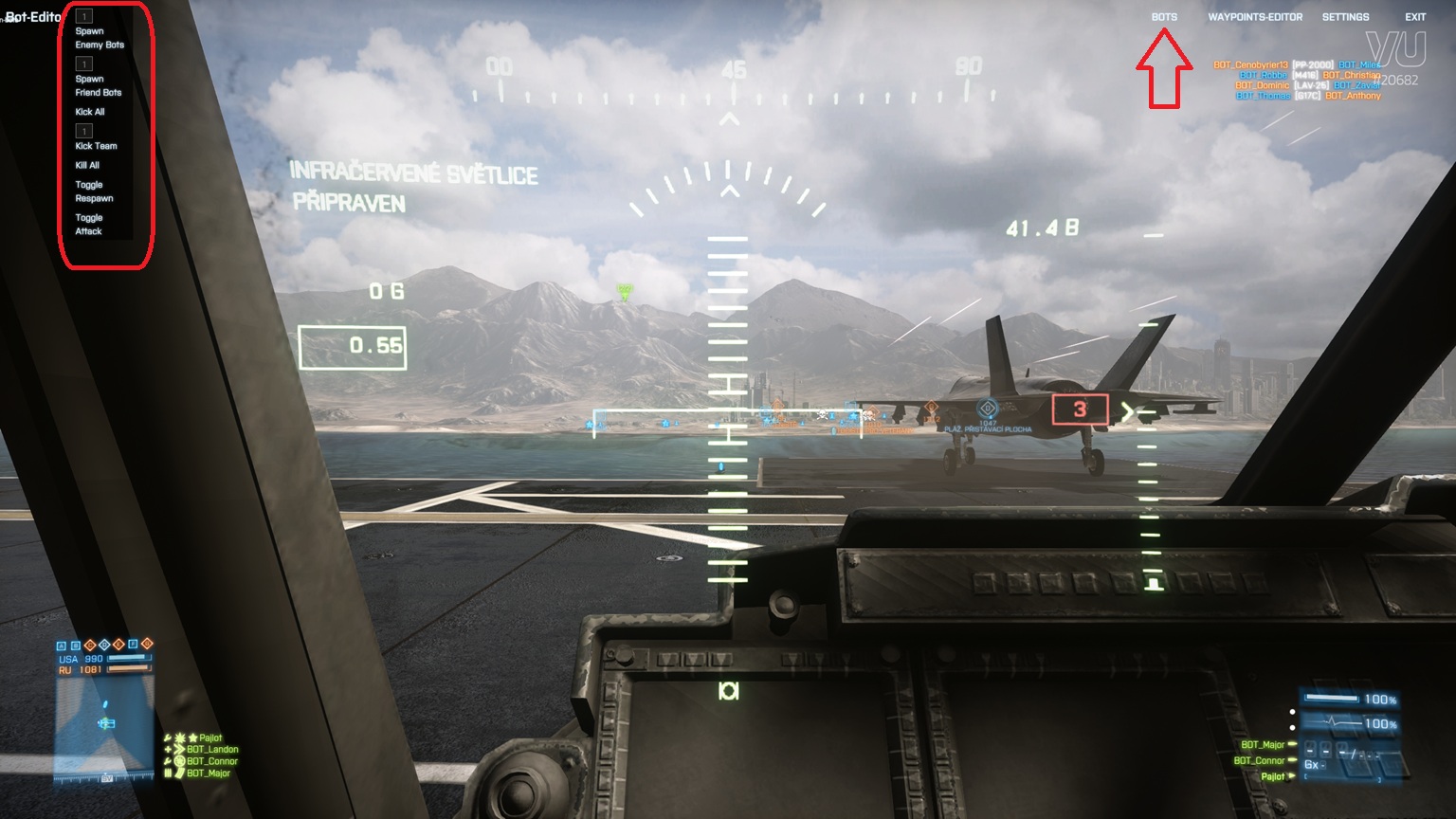Viewport: 1456px width, 819px height.
Task: Select the number field above Spawn Friend Bots
Action: pos(84,64)
